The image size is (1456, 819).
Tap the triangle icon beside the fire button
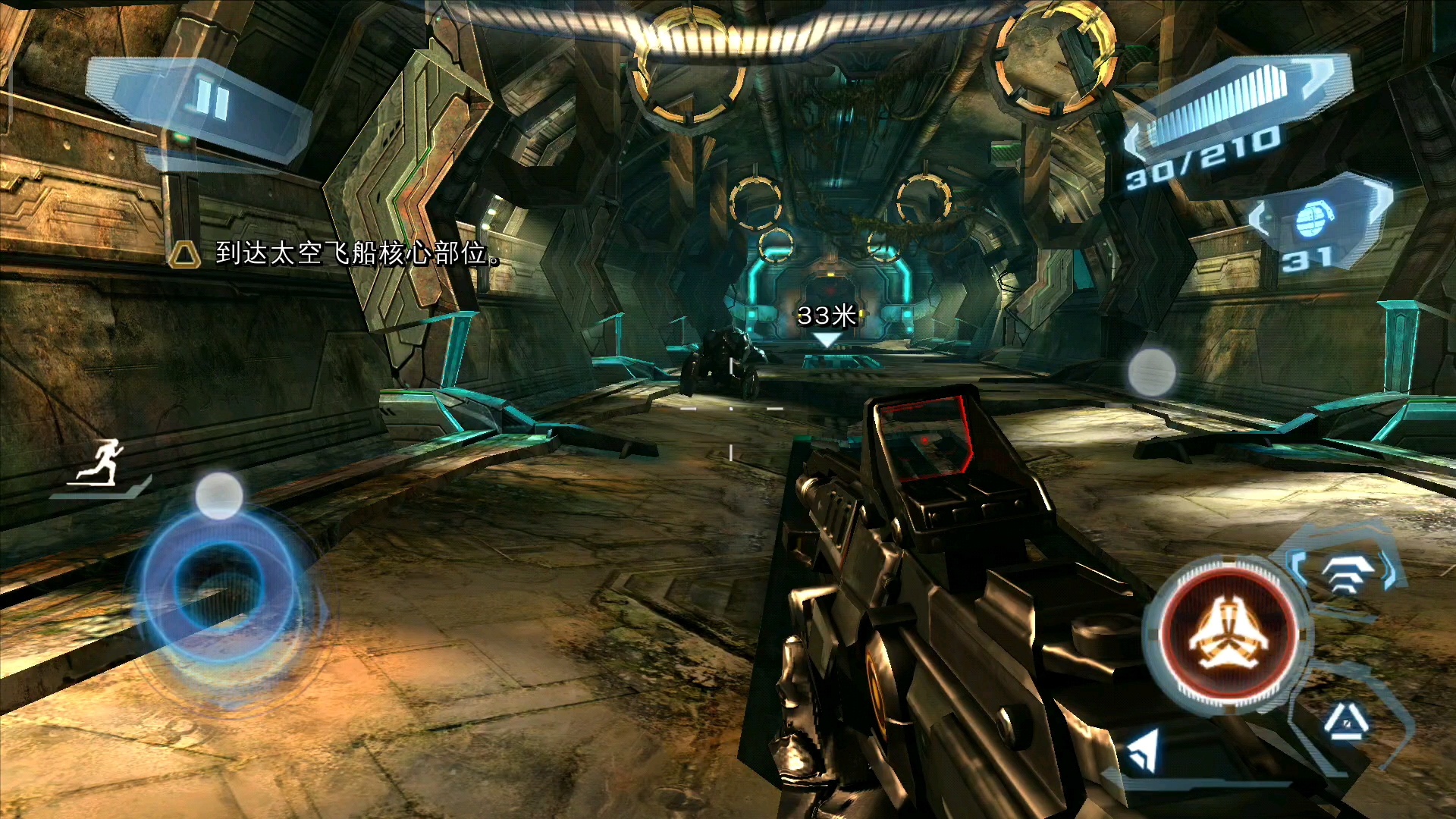pos(1345,722)
